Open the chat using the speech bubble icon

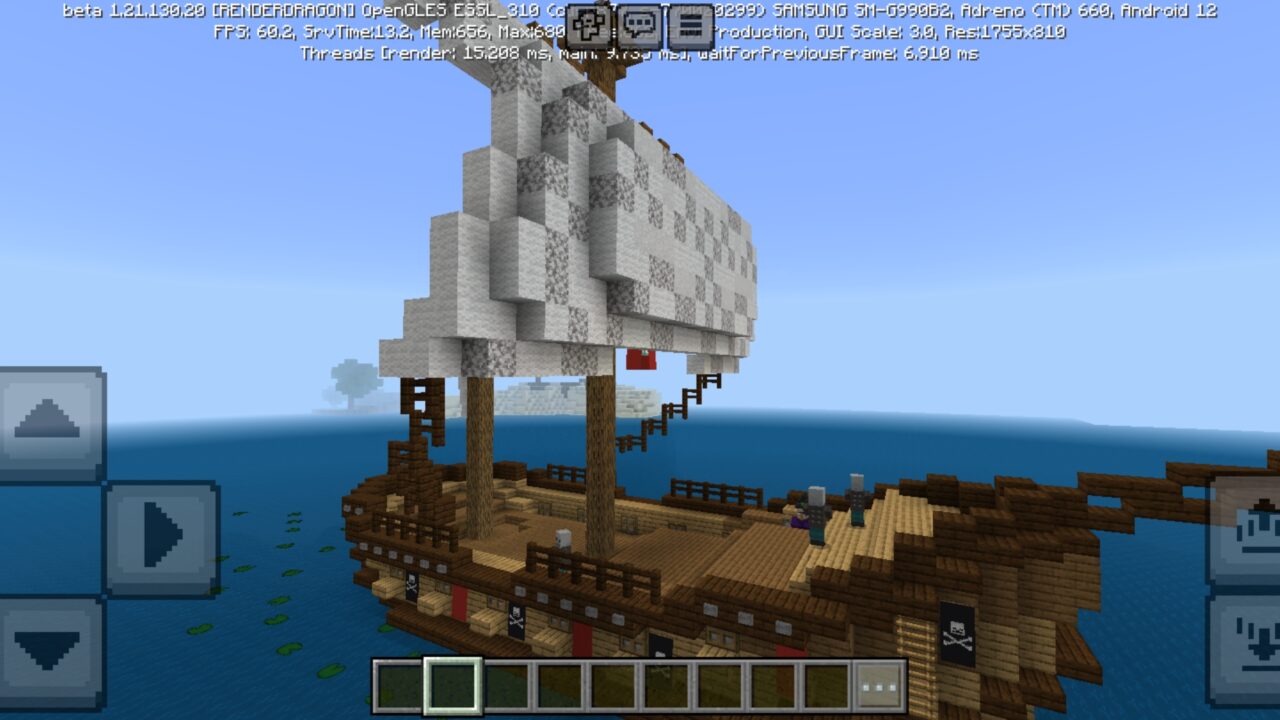coord(639,22)
